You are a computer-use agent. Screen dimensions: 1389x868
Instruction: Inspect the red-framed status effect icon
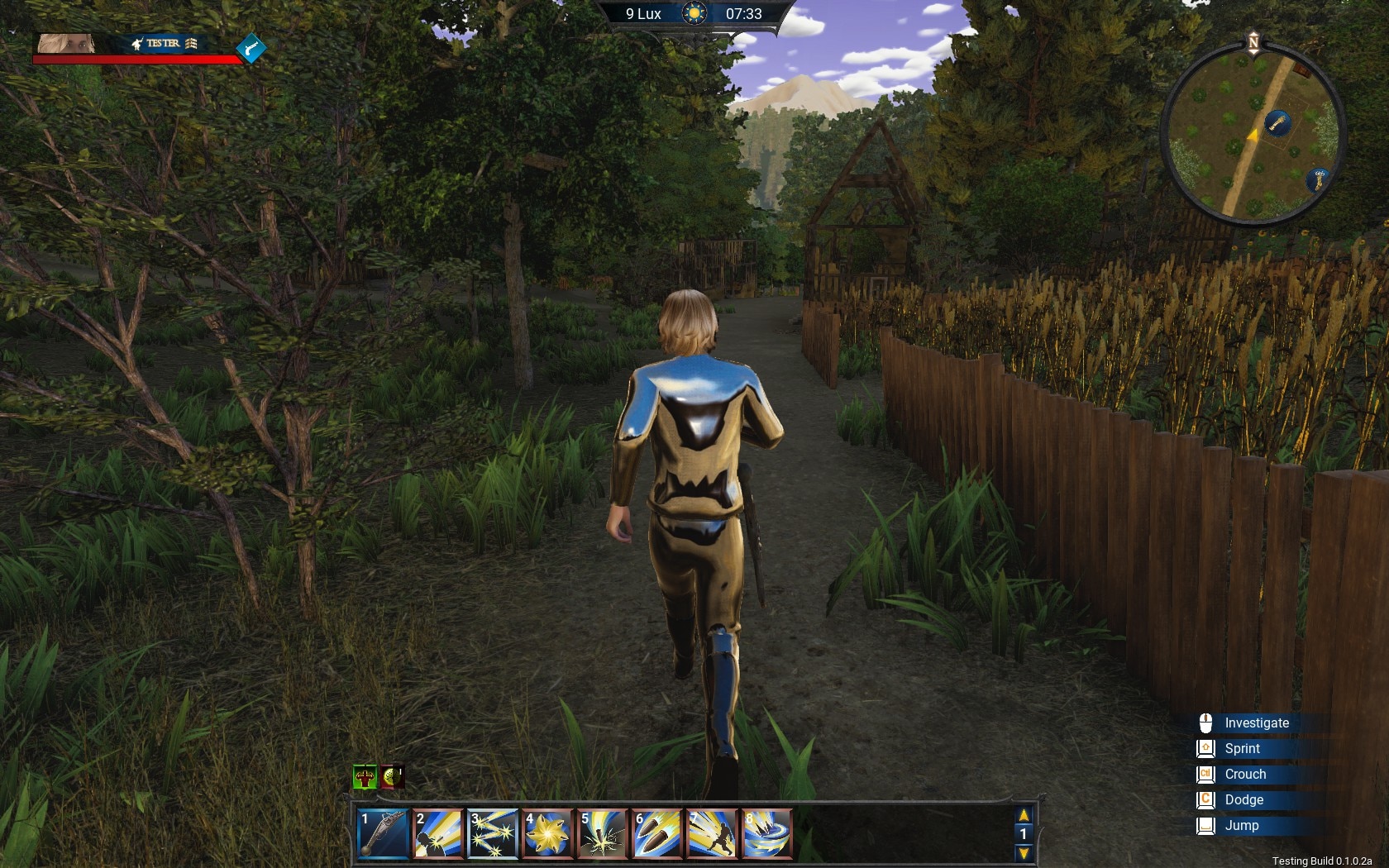click(393, 777)
